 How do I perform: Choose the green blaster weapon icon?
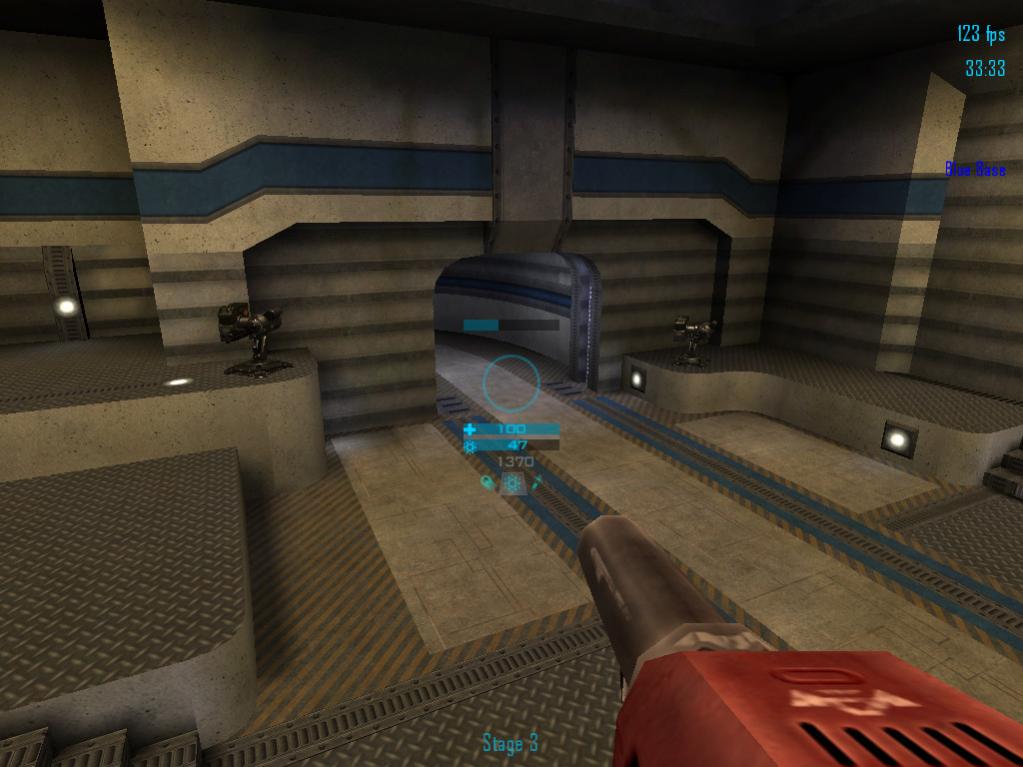(x=488, y=484)
